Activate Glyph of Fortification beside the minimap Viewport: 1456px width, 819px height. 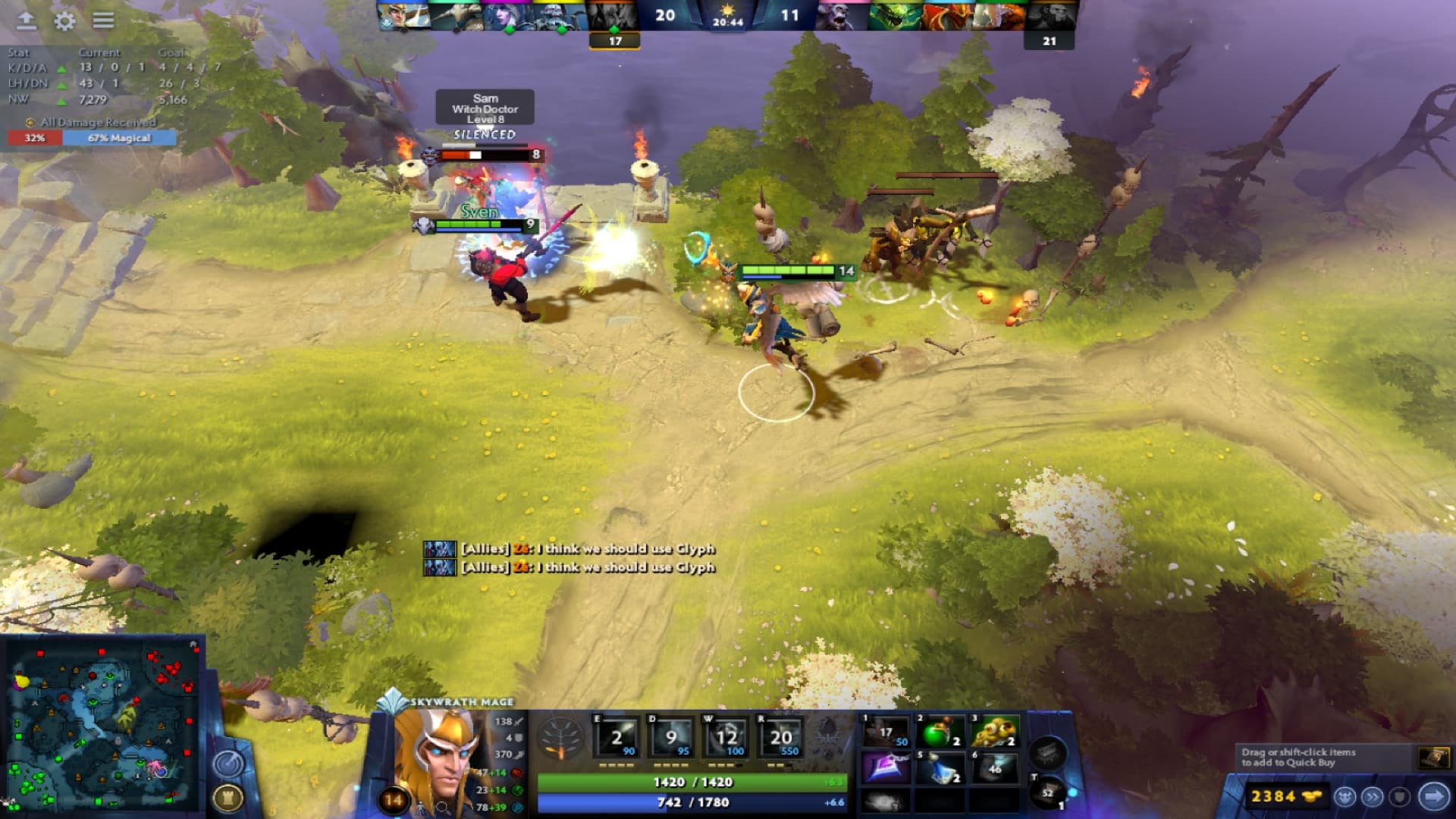pyautogui.click(x=228, y=797)
